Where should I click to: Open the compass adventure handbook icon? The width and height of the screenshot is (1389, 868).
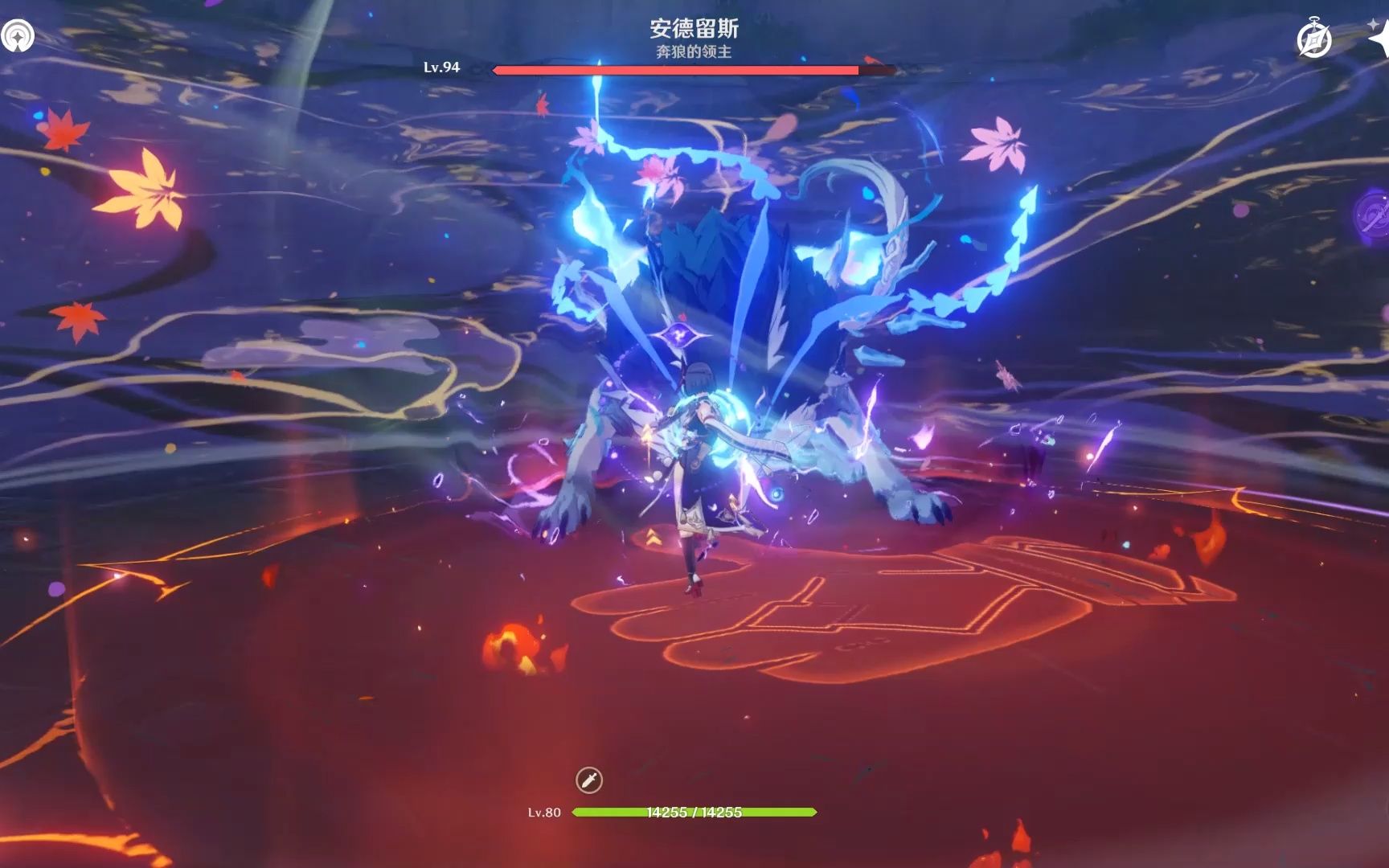(x=1314, y=39)
